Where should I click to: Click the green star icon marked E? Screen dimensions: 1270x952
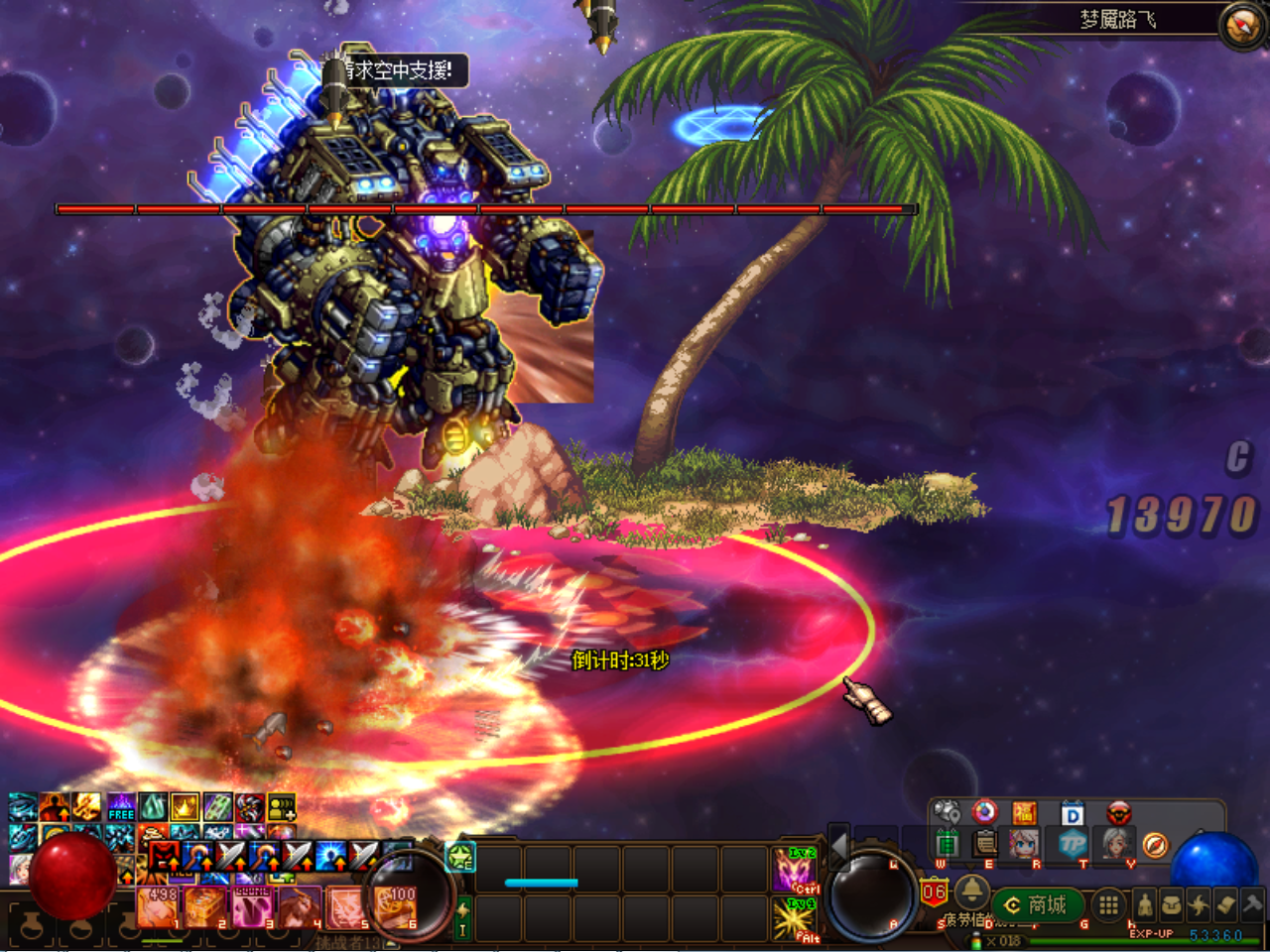(x=460, y=856)
